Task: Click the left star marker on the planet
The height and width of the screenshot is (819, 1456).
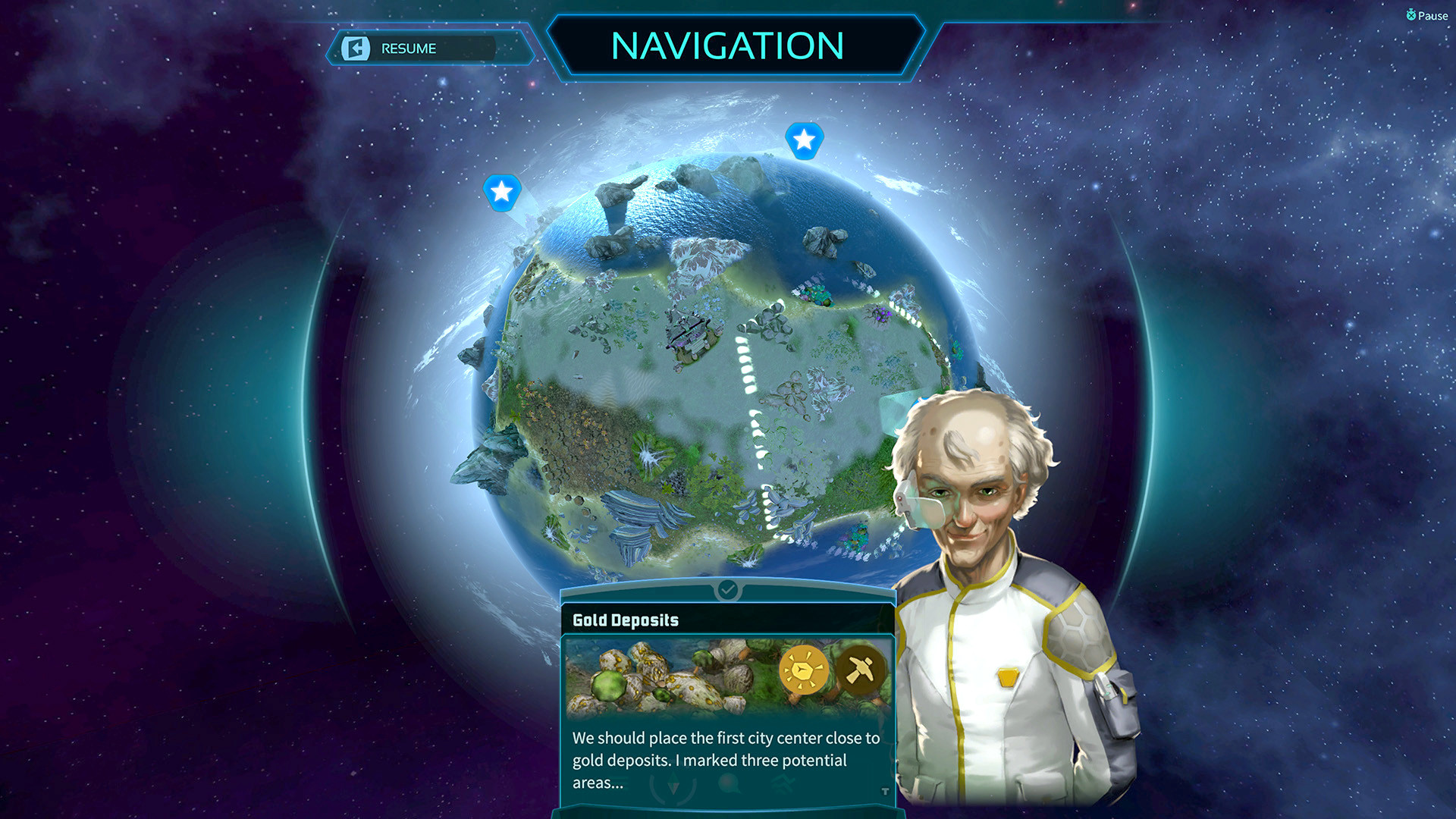Action: tap(502, 193)
